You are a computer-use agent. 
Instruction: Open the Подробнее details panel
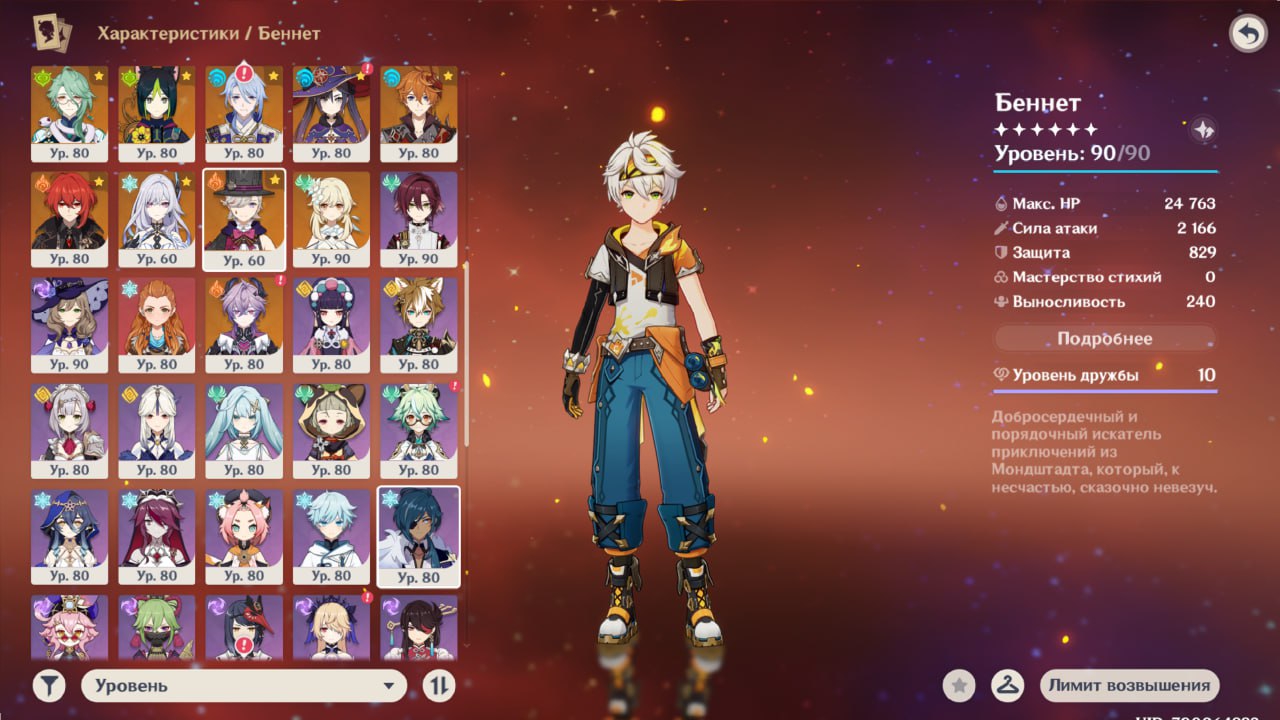1104,339
